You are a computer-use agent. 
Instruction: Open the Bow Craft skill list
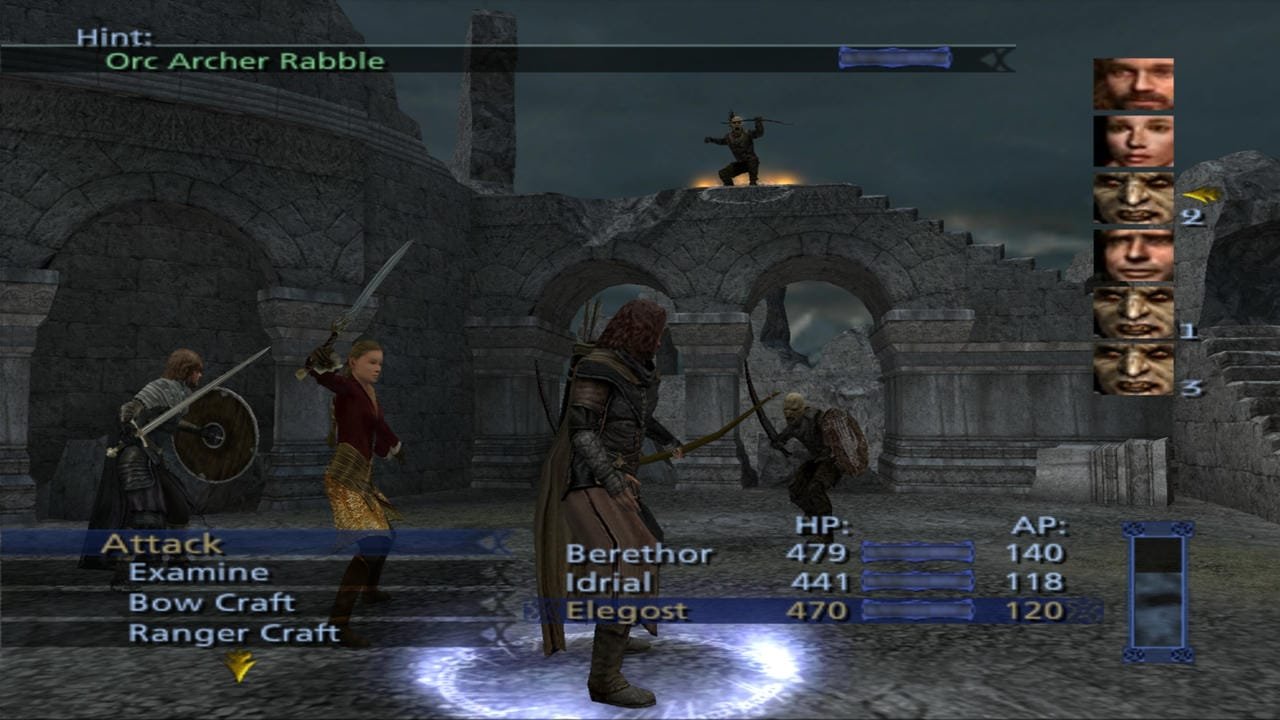211,603
